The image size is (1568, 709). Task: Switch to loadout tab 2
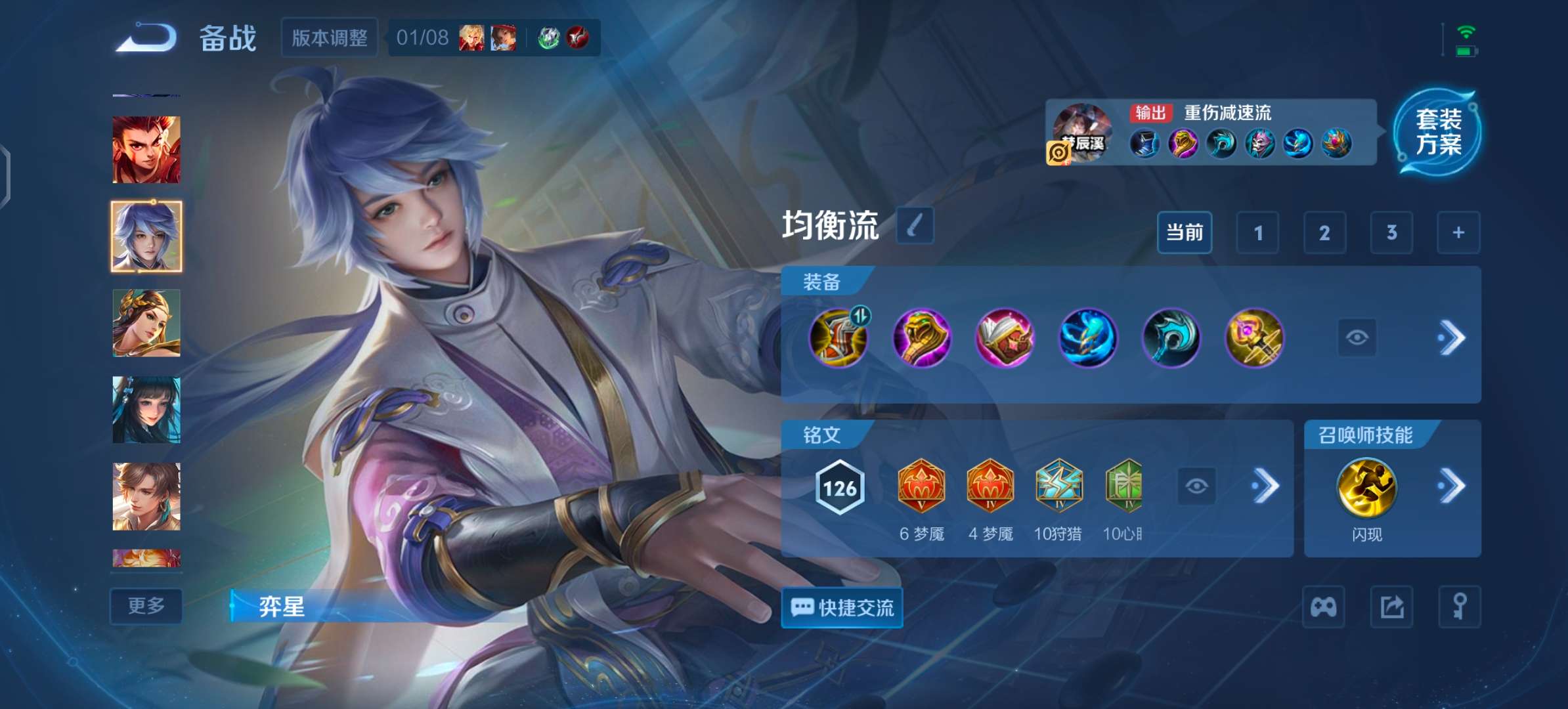[1325, 232]
